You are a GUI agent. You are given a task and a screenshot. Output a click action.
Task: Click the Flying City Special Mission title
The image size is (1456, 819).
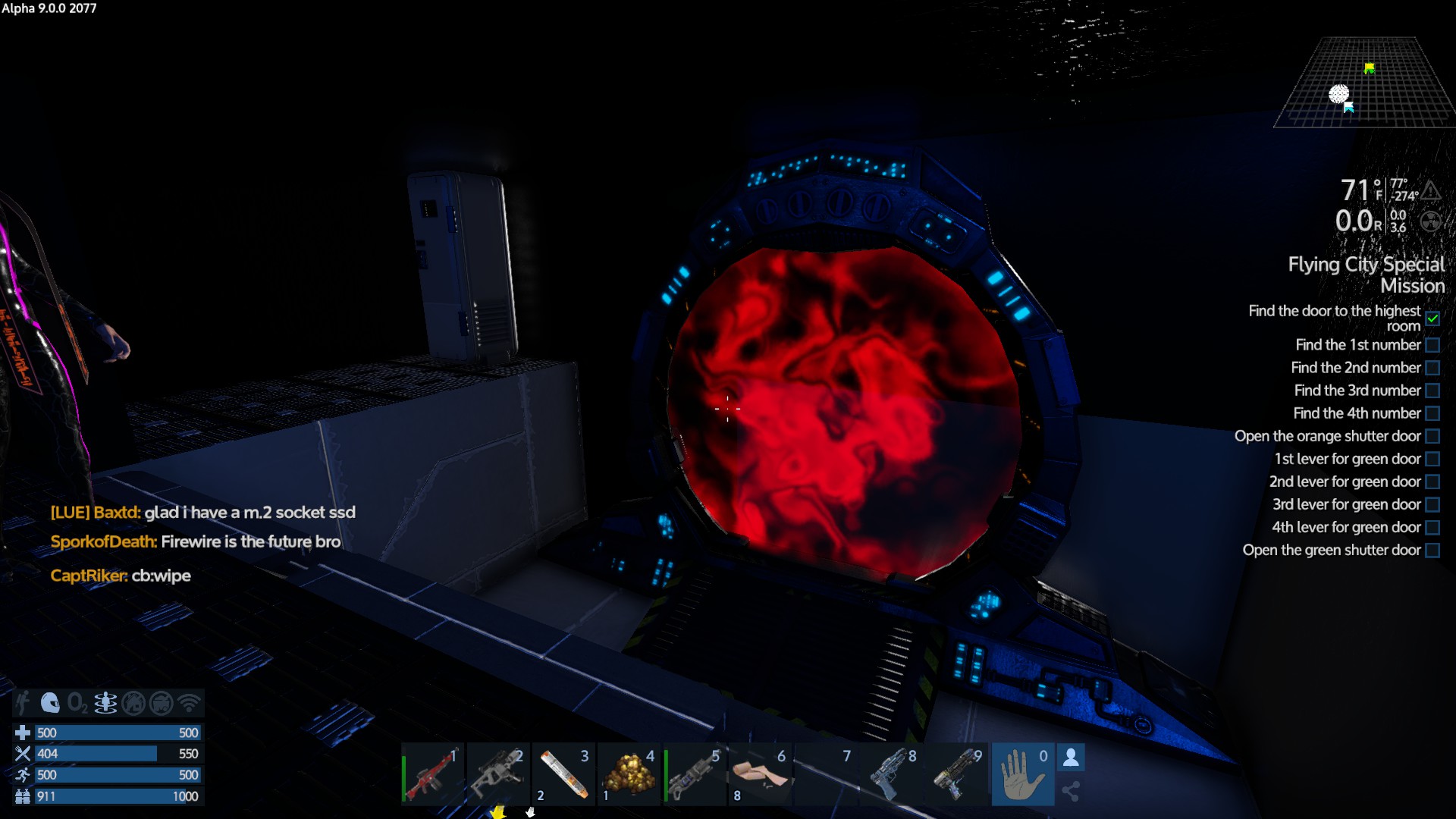tap(1367, 275)
